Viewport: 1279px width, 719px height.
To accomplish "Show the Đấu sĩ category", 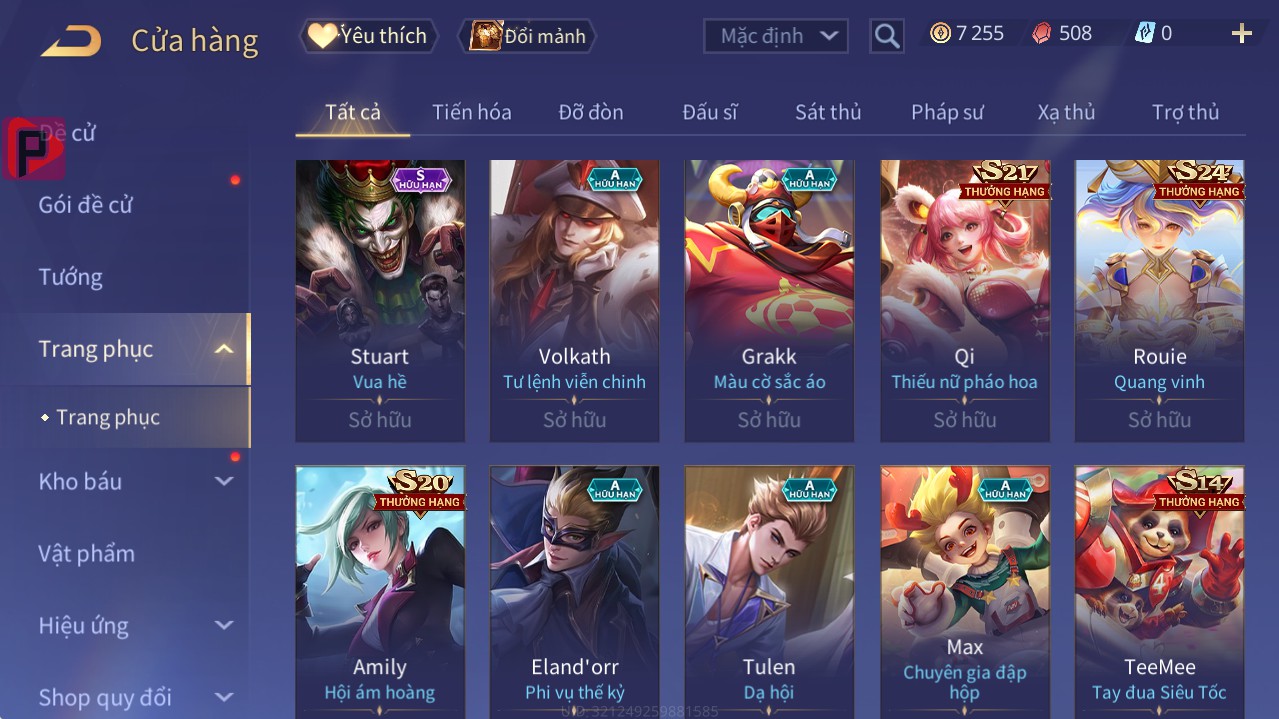I will tap(709, 112).
